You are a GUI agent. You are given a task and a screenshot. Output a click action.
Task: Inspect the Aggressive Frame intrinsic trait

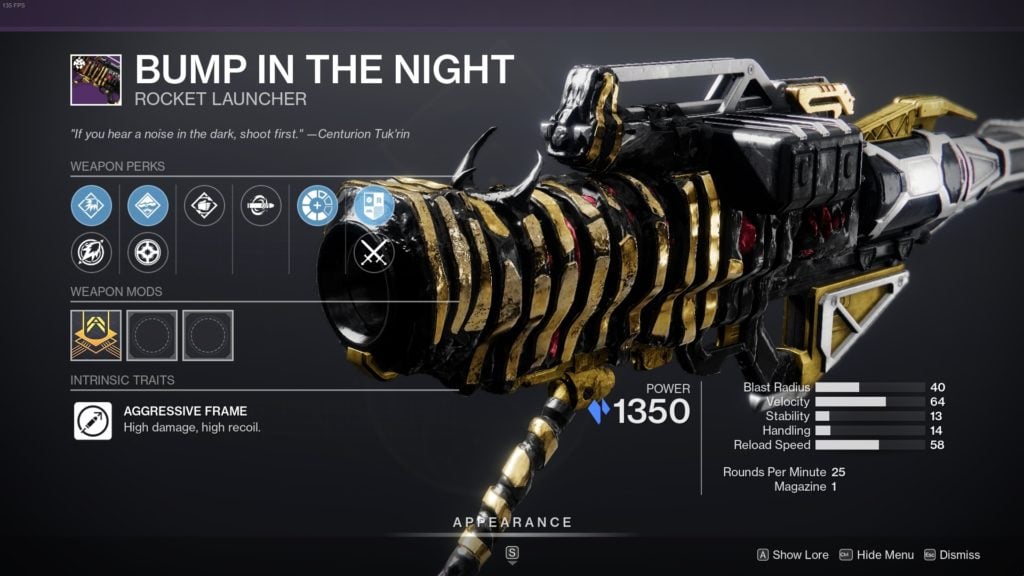pyautogui.click(x=93, y=420)
